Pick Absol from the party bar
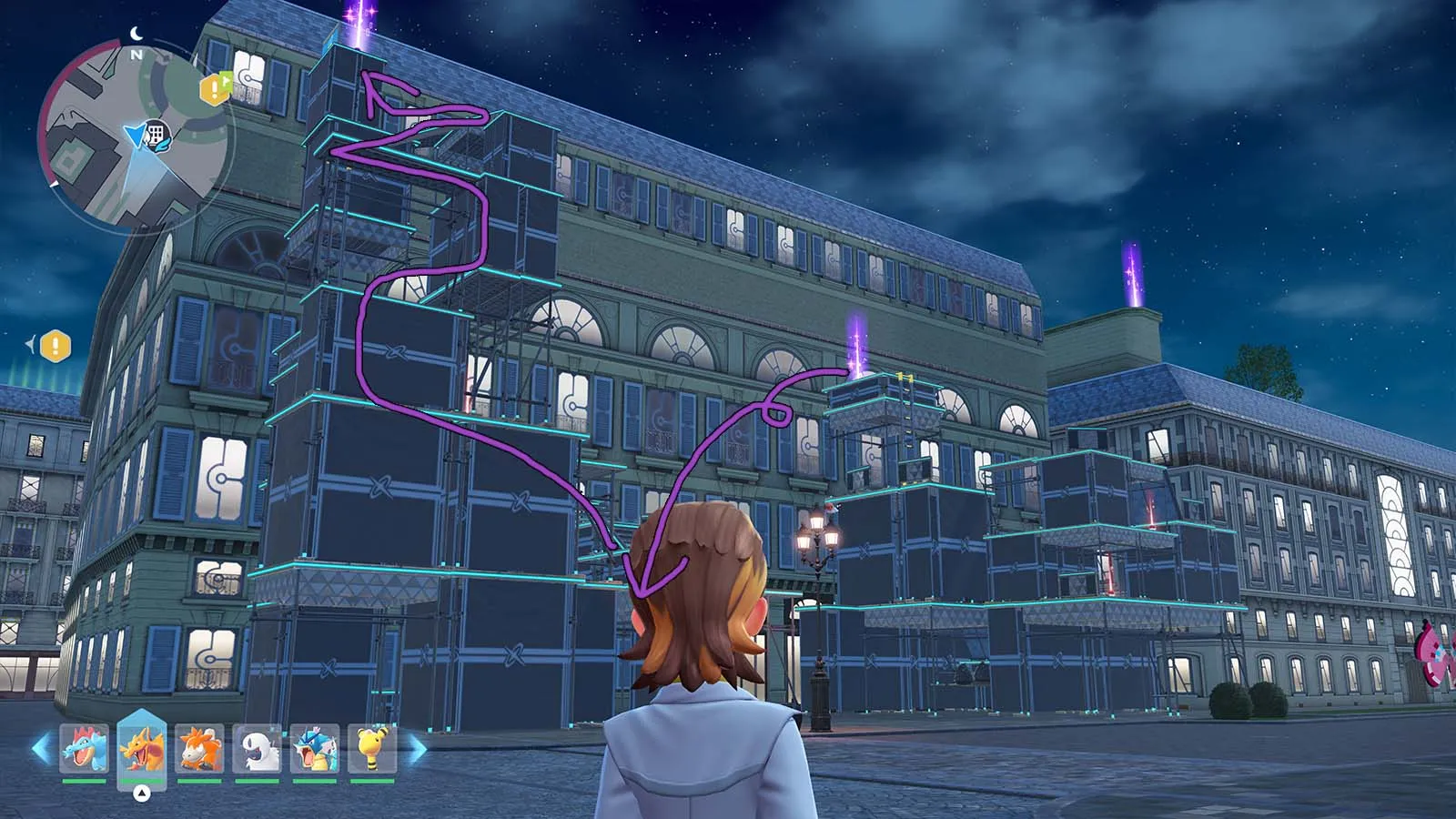Viewport: 1456px width, 819px height. click(x=258, y=749)
